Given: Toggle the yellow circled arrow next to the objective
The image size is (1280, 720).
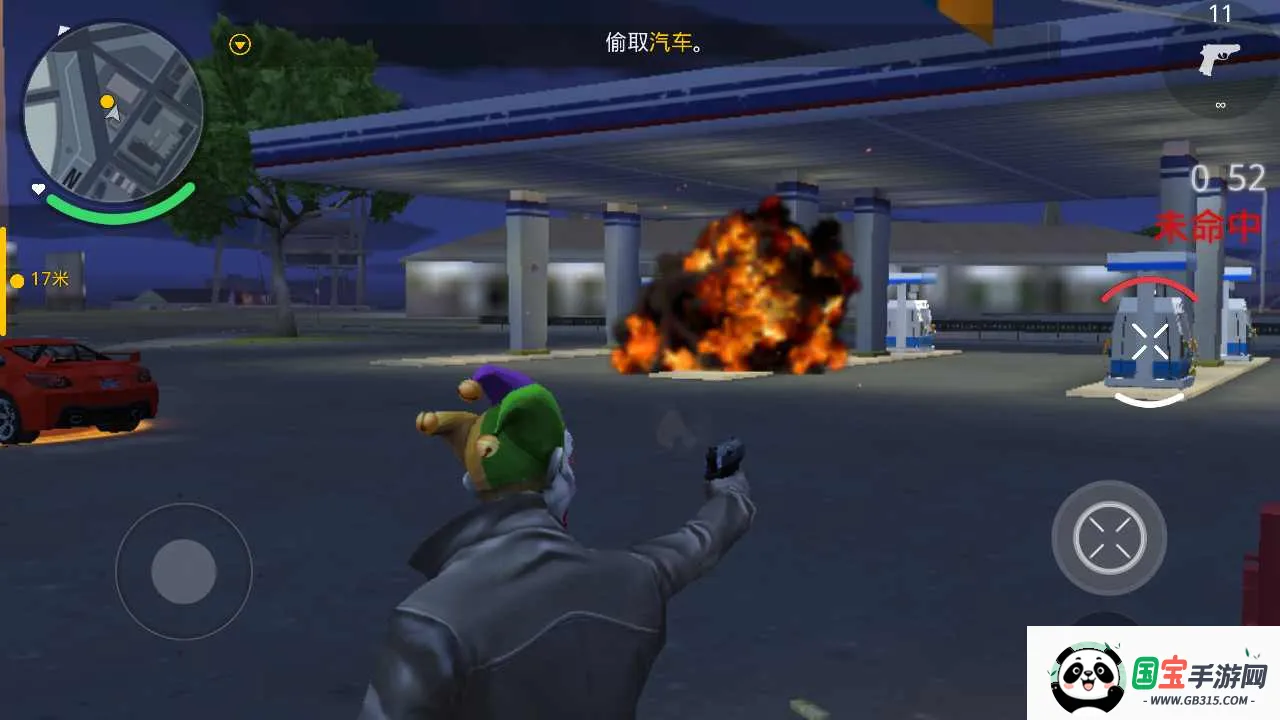Looking at the screenshot, I should (239, 44).
